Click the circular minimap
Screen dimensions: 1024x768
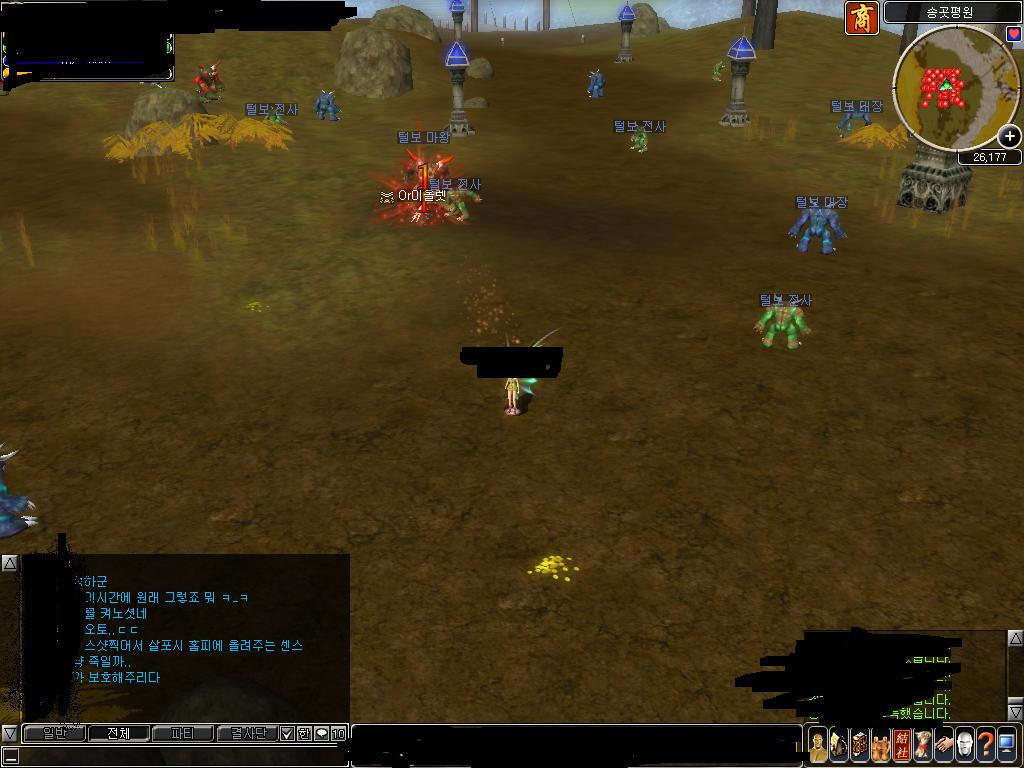[950, 88]
